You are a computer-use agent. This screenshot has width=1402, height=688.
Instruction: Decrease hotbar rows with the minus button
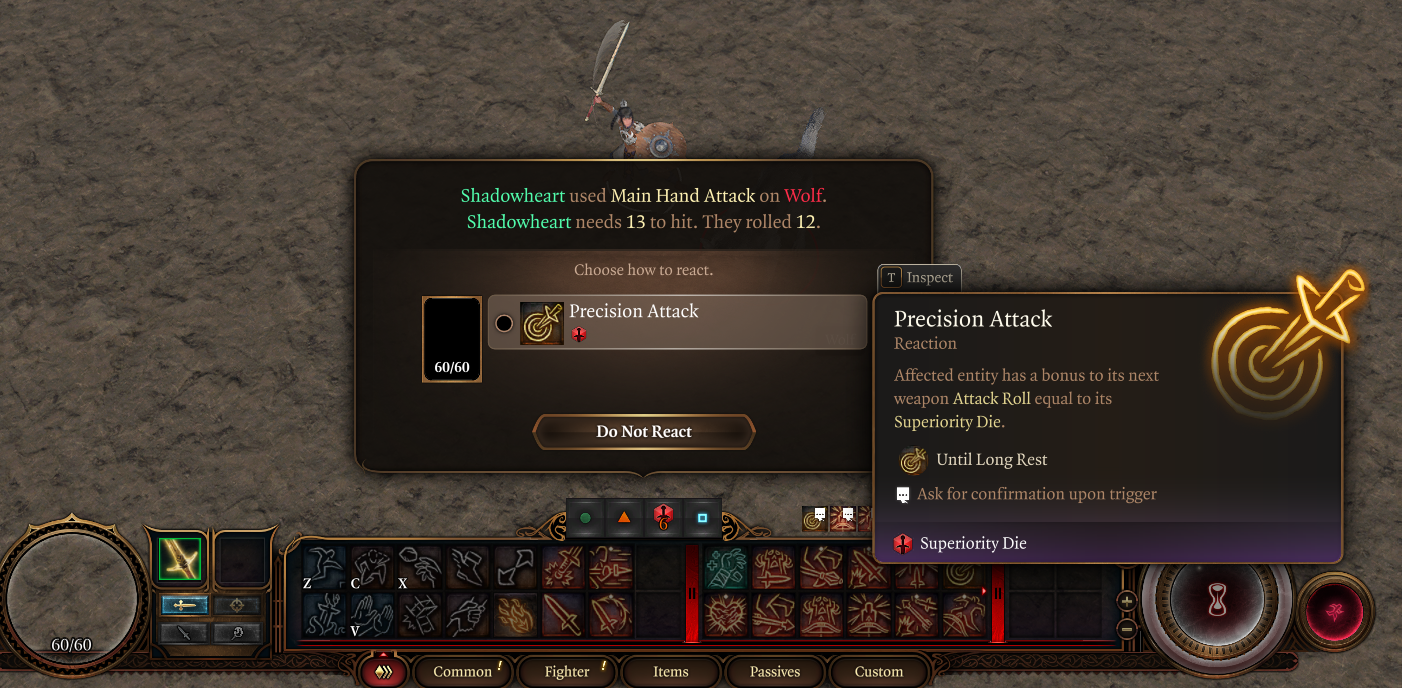click(1127, 630)
